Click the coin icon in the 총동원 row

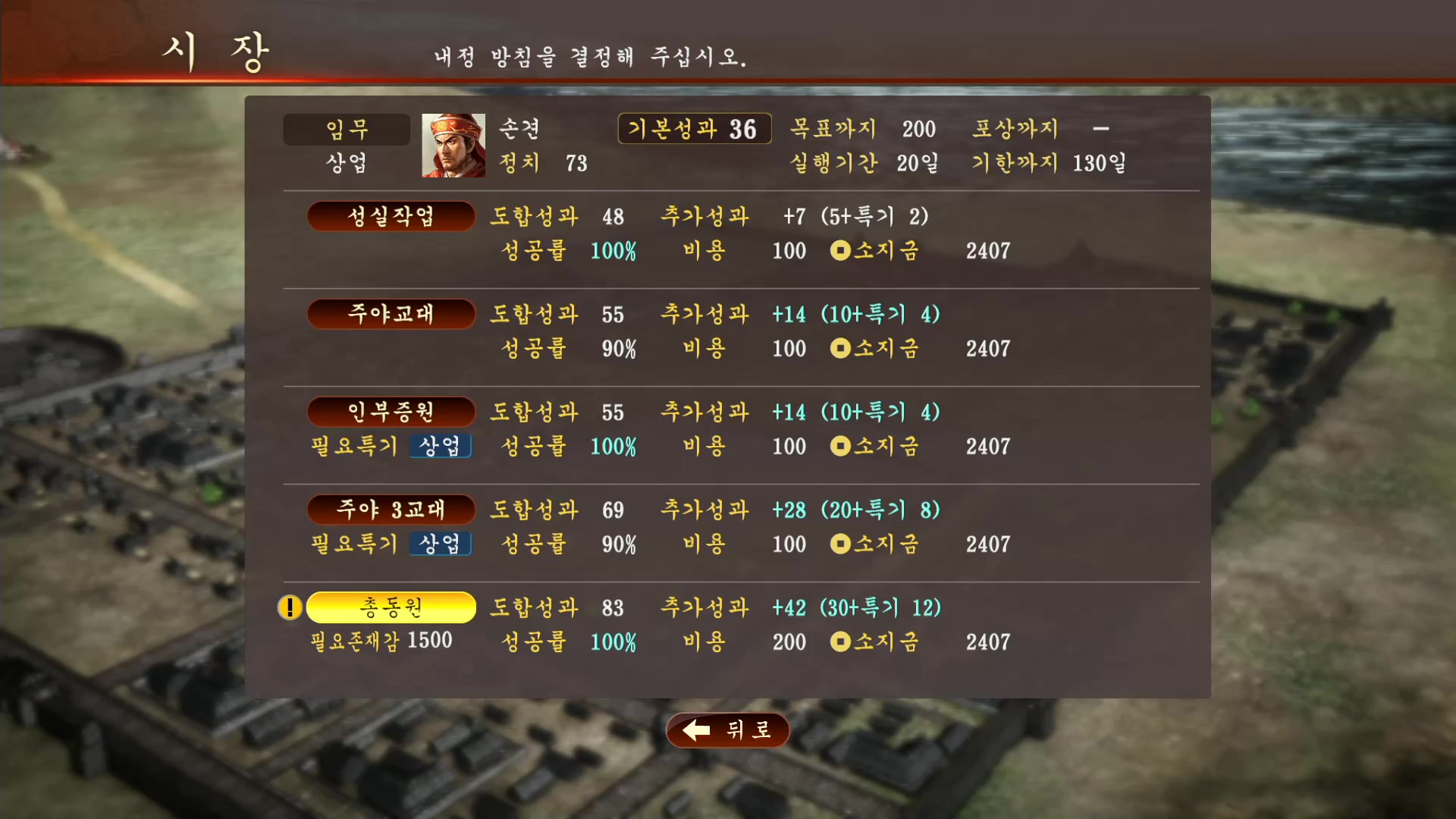coord(840,642)
